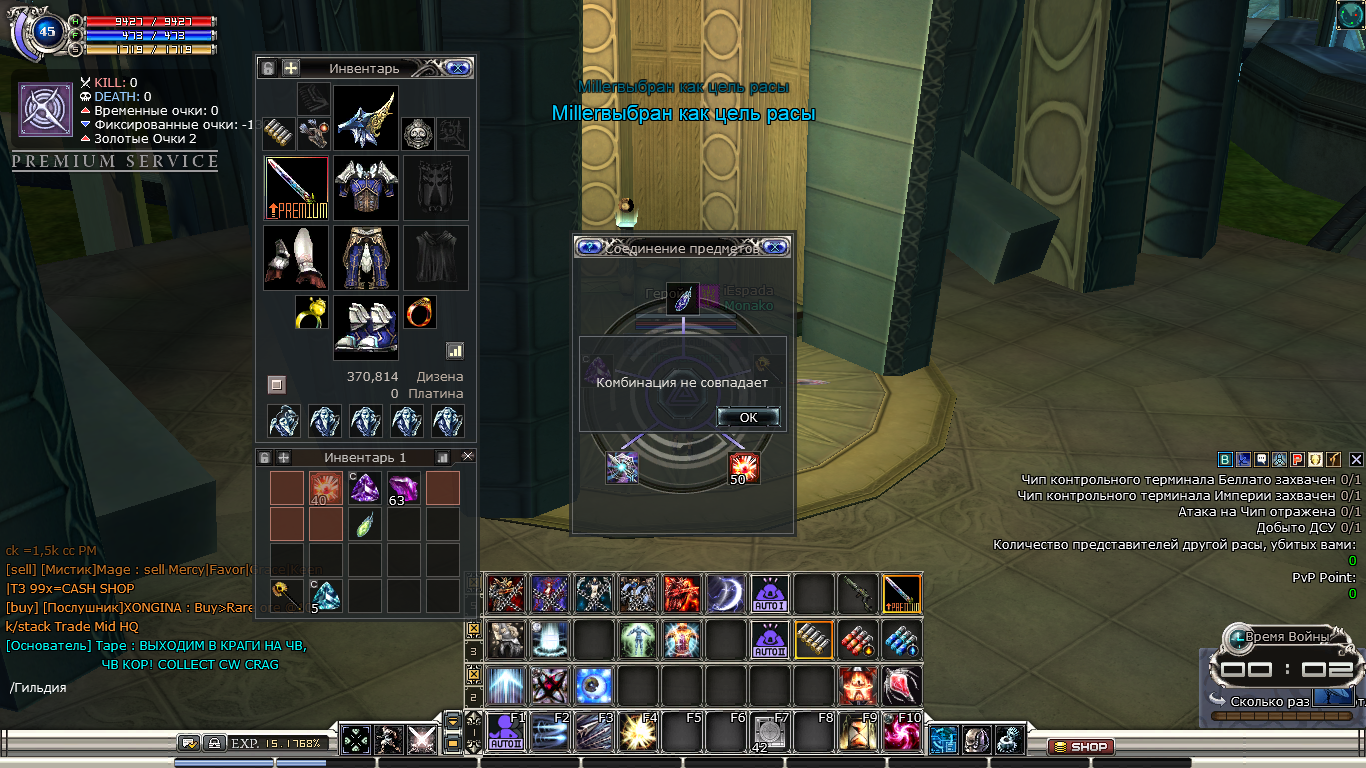Open the SHOP button
This screenshot has height=768, width=1366.
tap(1081, 747)
